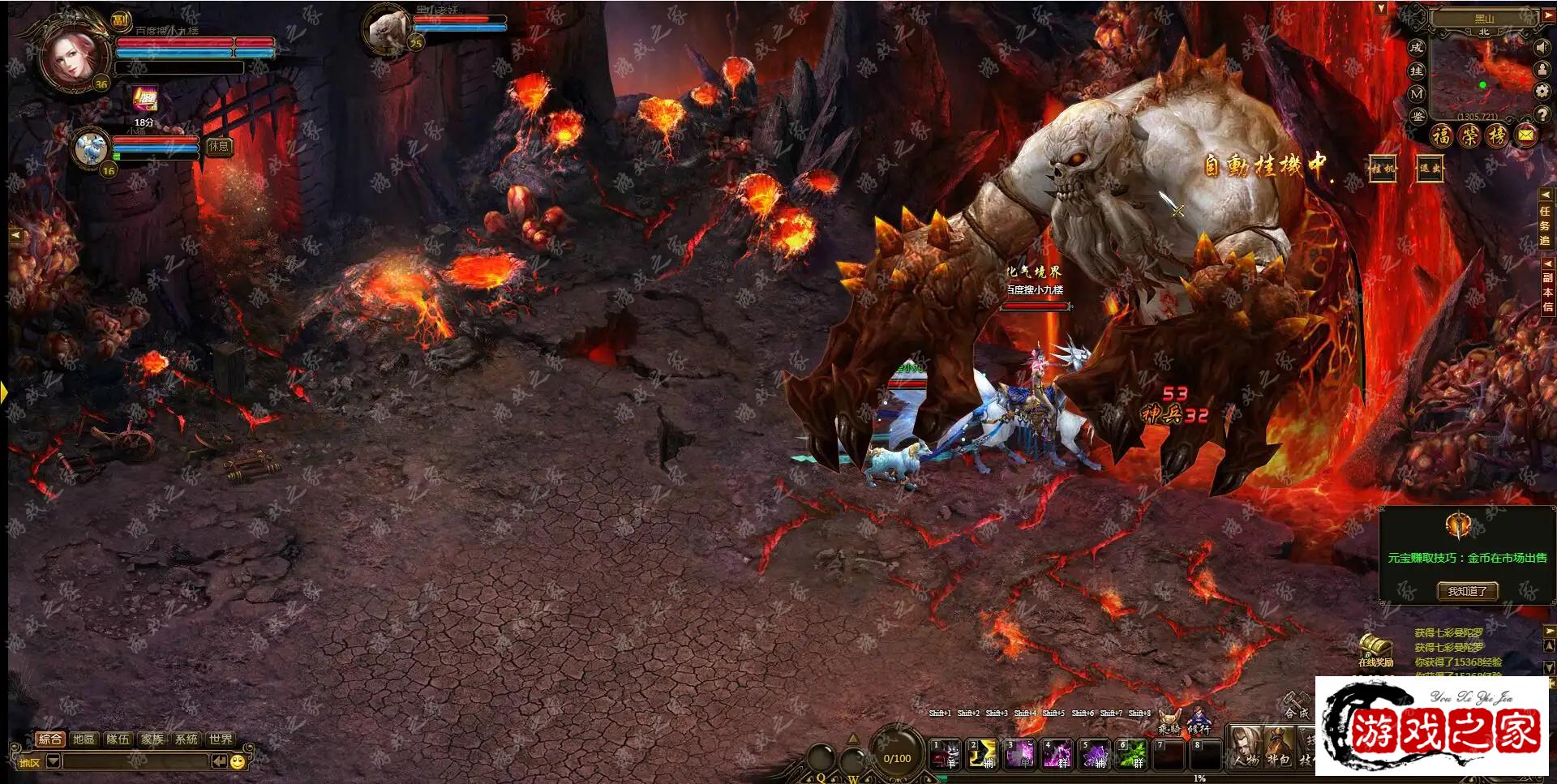Open the 福 welfare icon below the minimap
The width and height of the screenshot is (1557, 784).
(x=1441, y=135)
